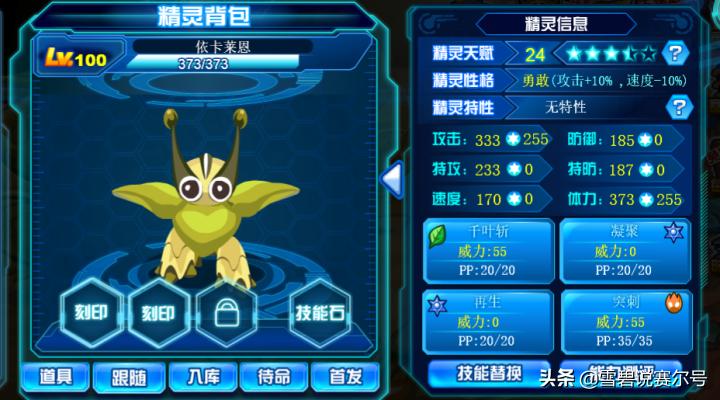This screenshot has height=400, width=720.
Task: Open the 道具 items button
Action: [x=56, y=376]
